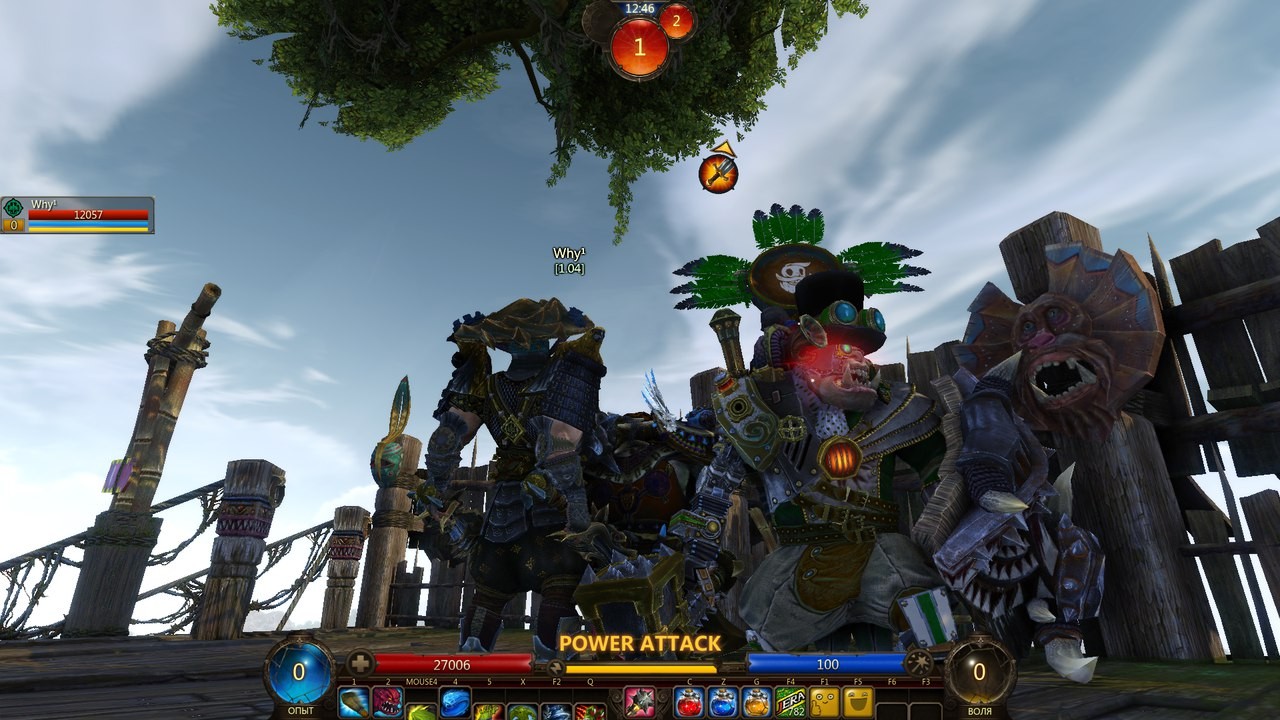Image resolution: width=1280 pixels, height=720 pixels.
Task: Drink the red health potion
Action: pos(689,703)
